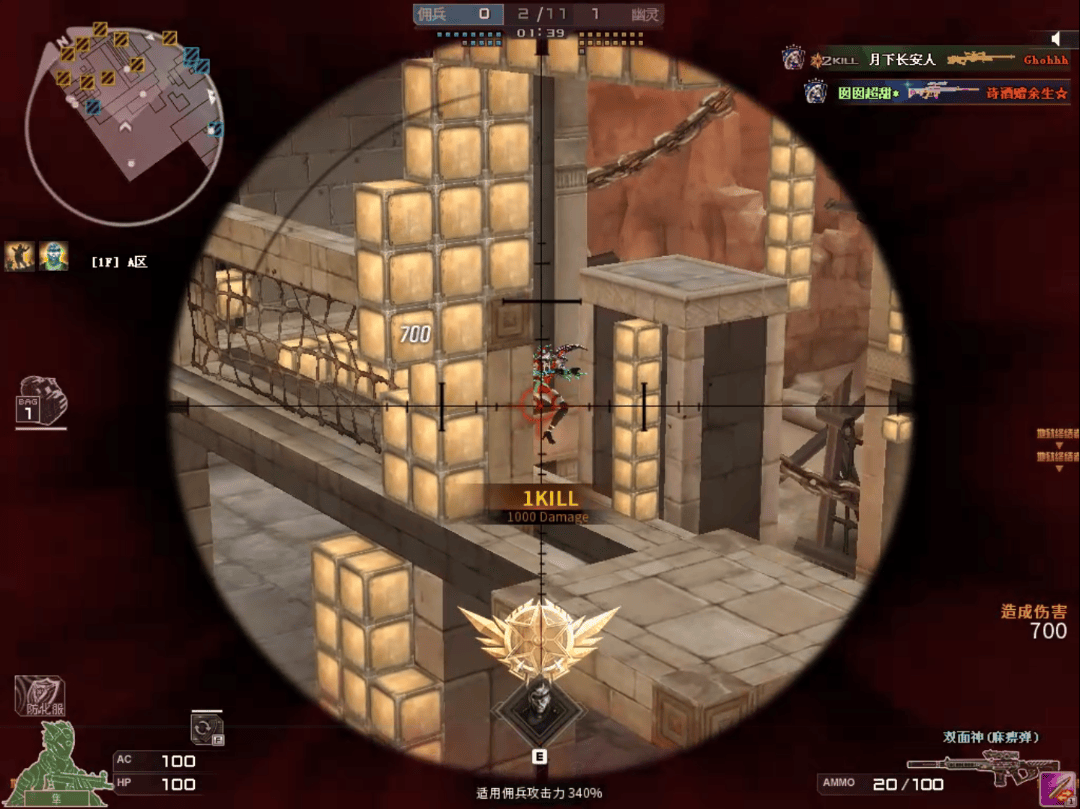
Task: Select the 囡囡超甜 kill feed entry
Action: point(934,92)
